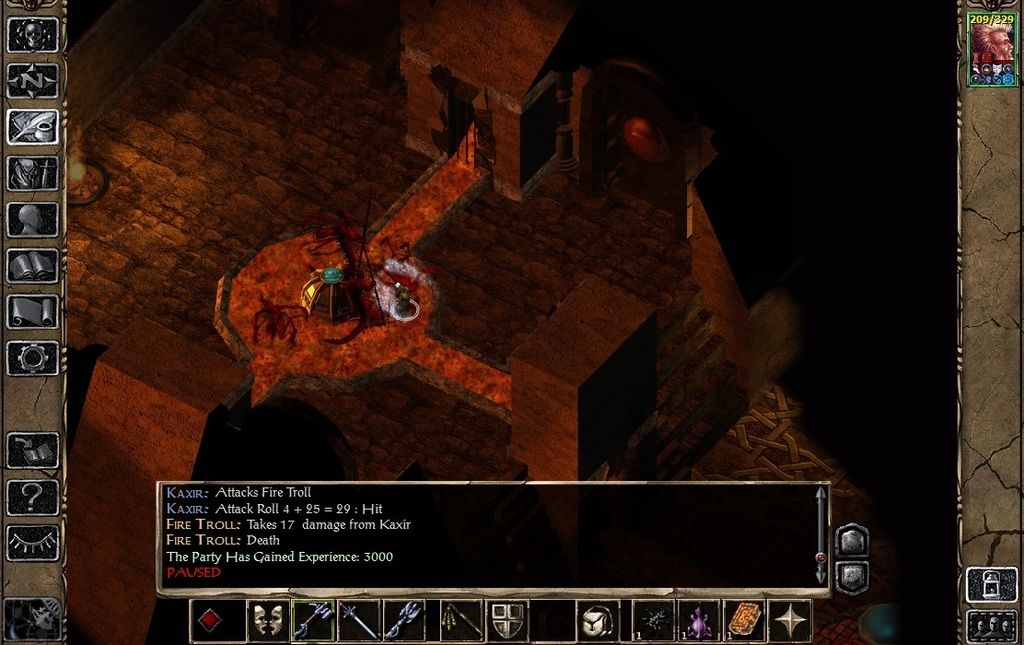Click the three-figures party button
The height and width of the screenshot is (645, 1024).
coord(991,626)
